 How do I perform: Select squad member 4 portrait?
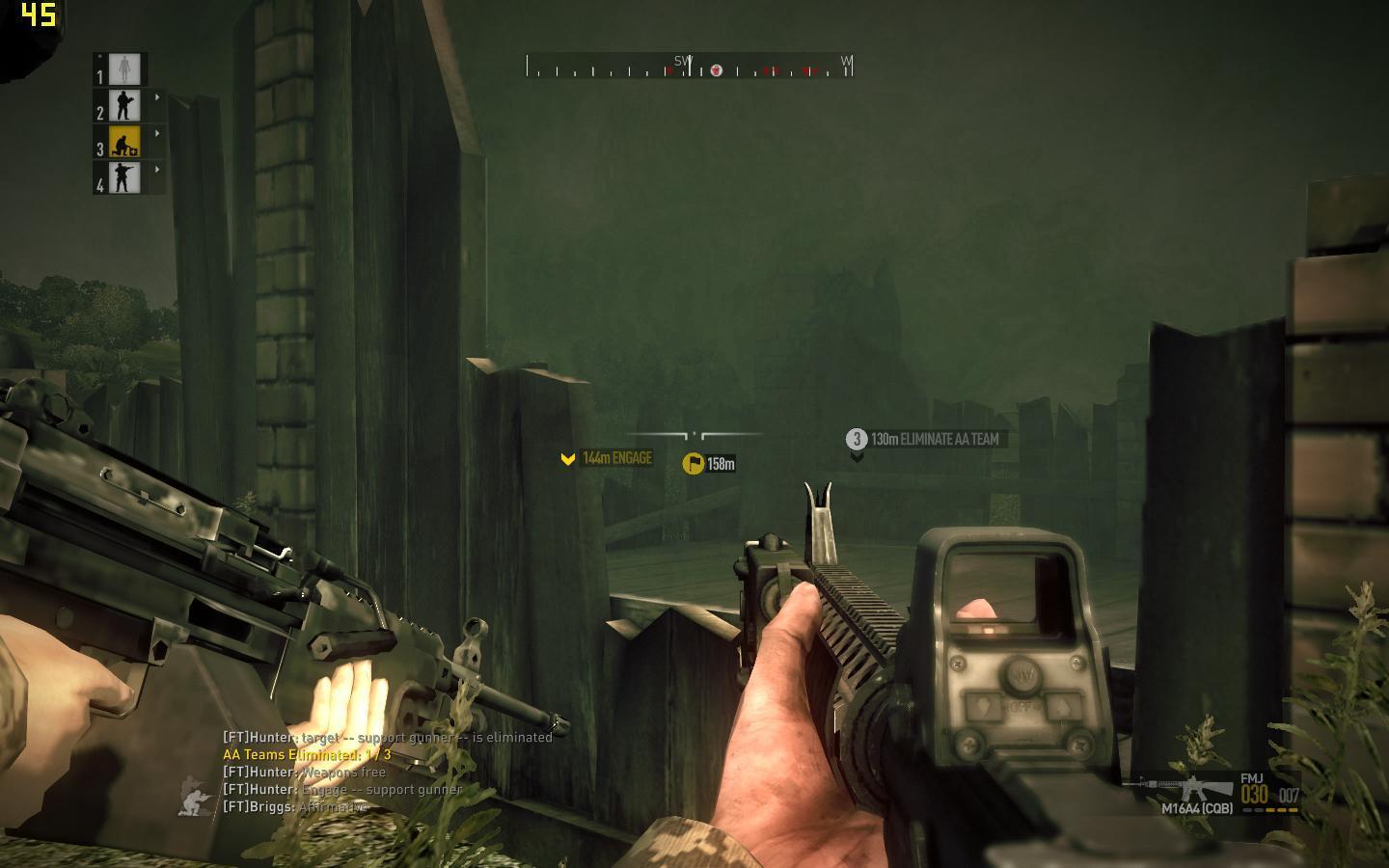click(124, 177)
